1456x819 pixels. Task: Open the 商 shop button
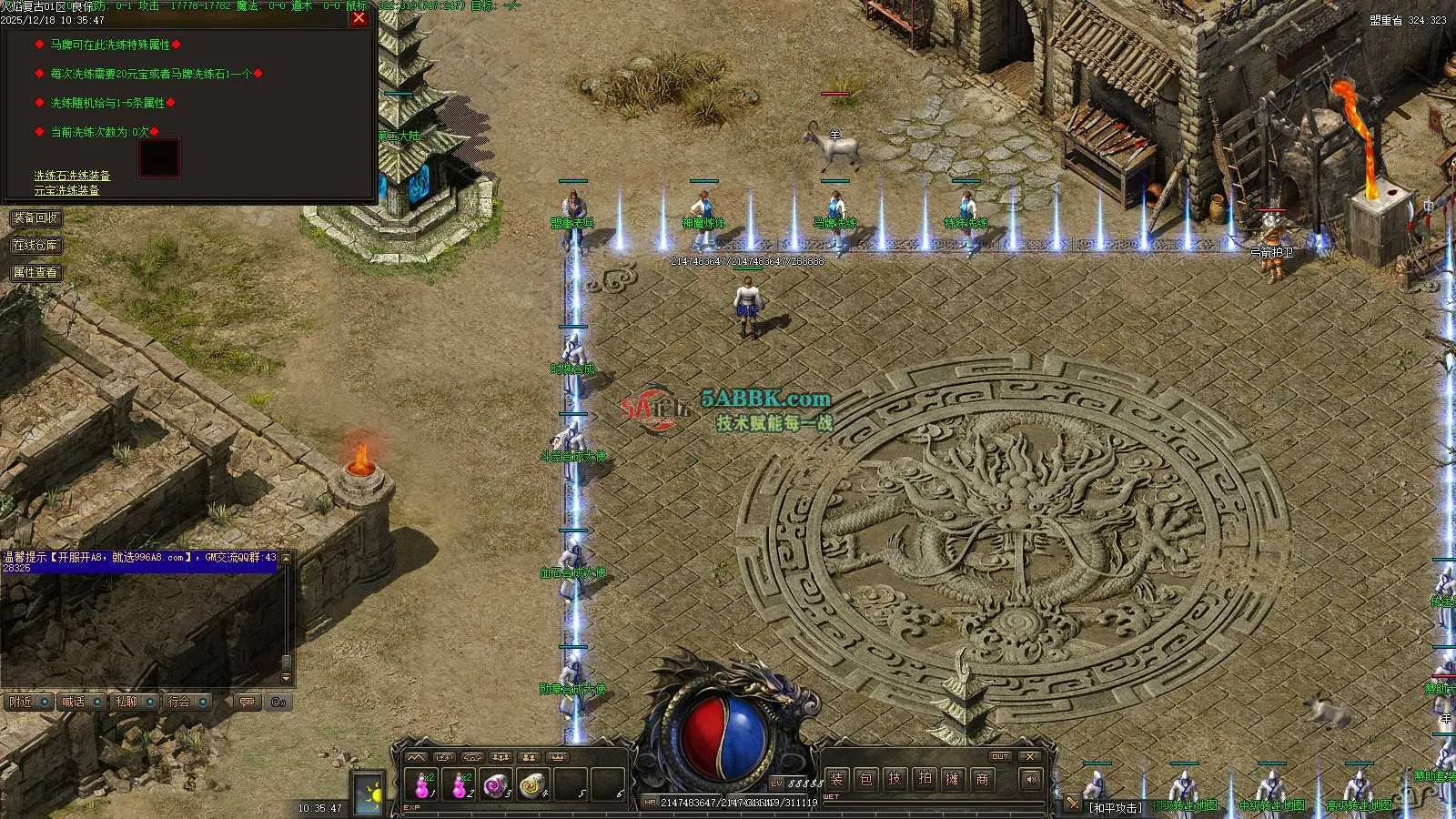[982, 779]
